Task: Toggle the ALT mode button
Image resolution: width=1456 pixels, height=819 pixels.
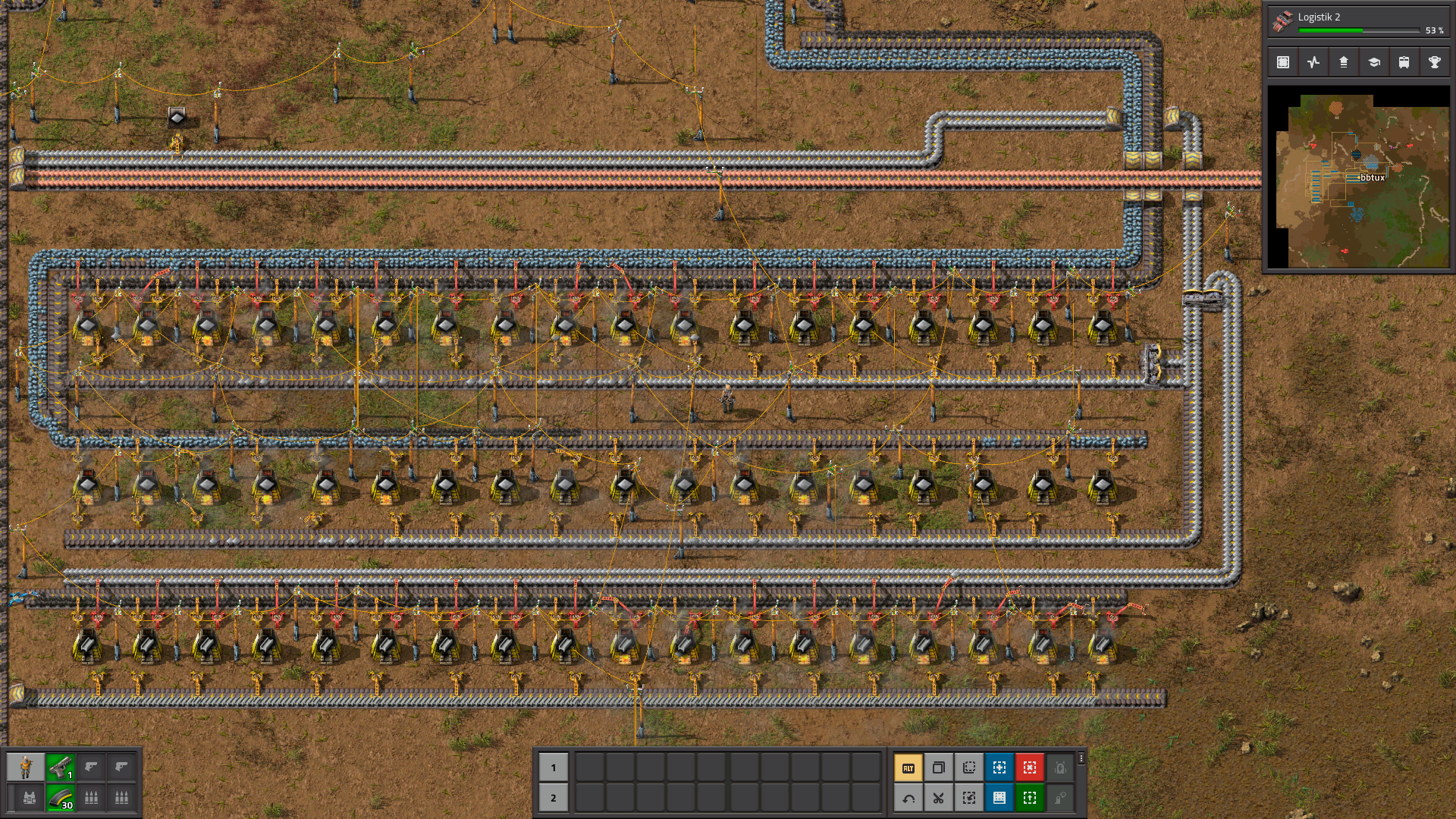Action: click(x=908, y=767)
